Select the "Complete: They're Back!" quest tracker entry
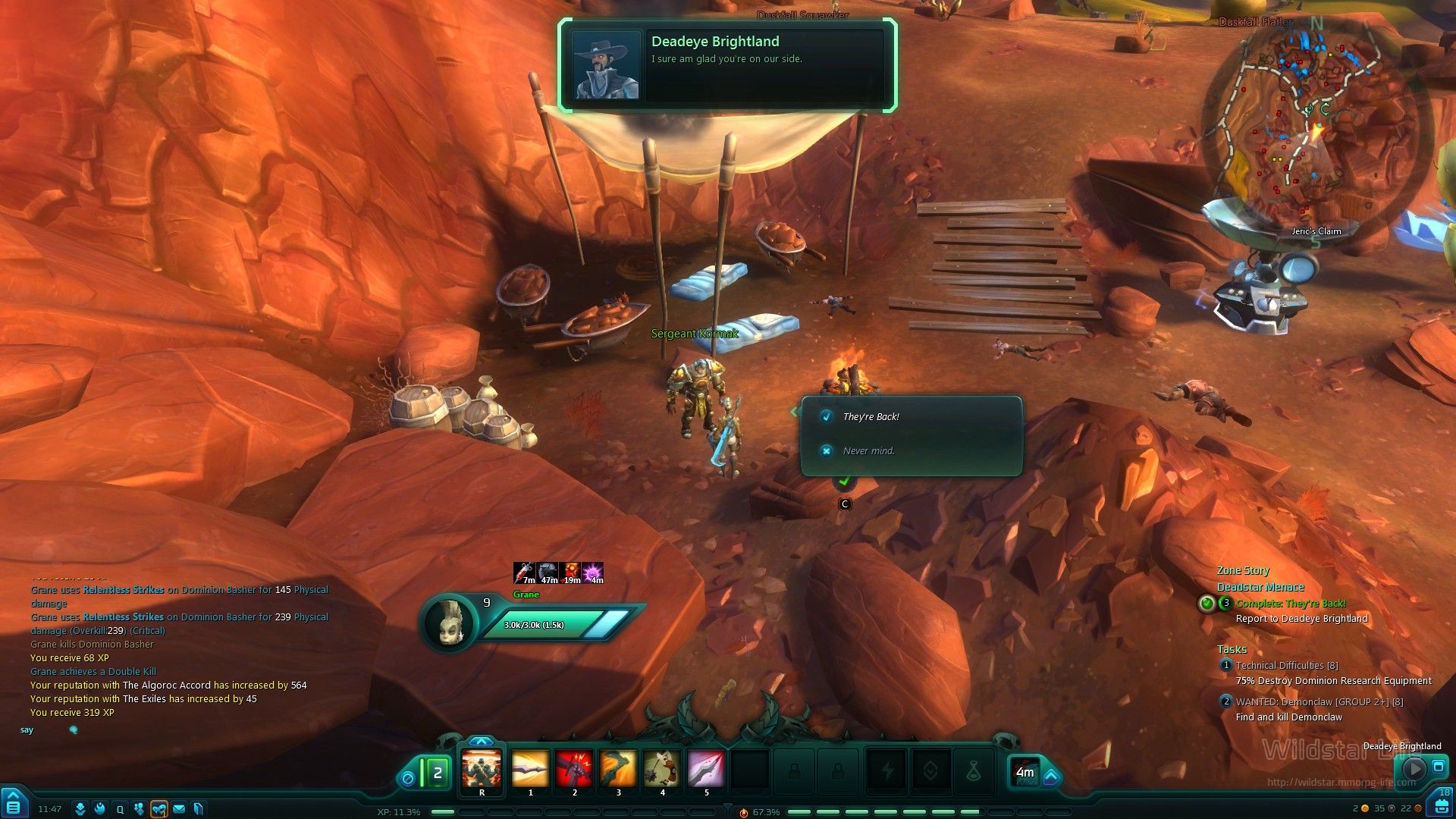This screenshot has height=819, width=1456. point(1291,604)
